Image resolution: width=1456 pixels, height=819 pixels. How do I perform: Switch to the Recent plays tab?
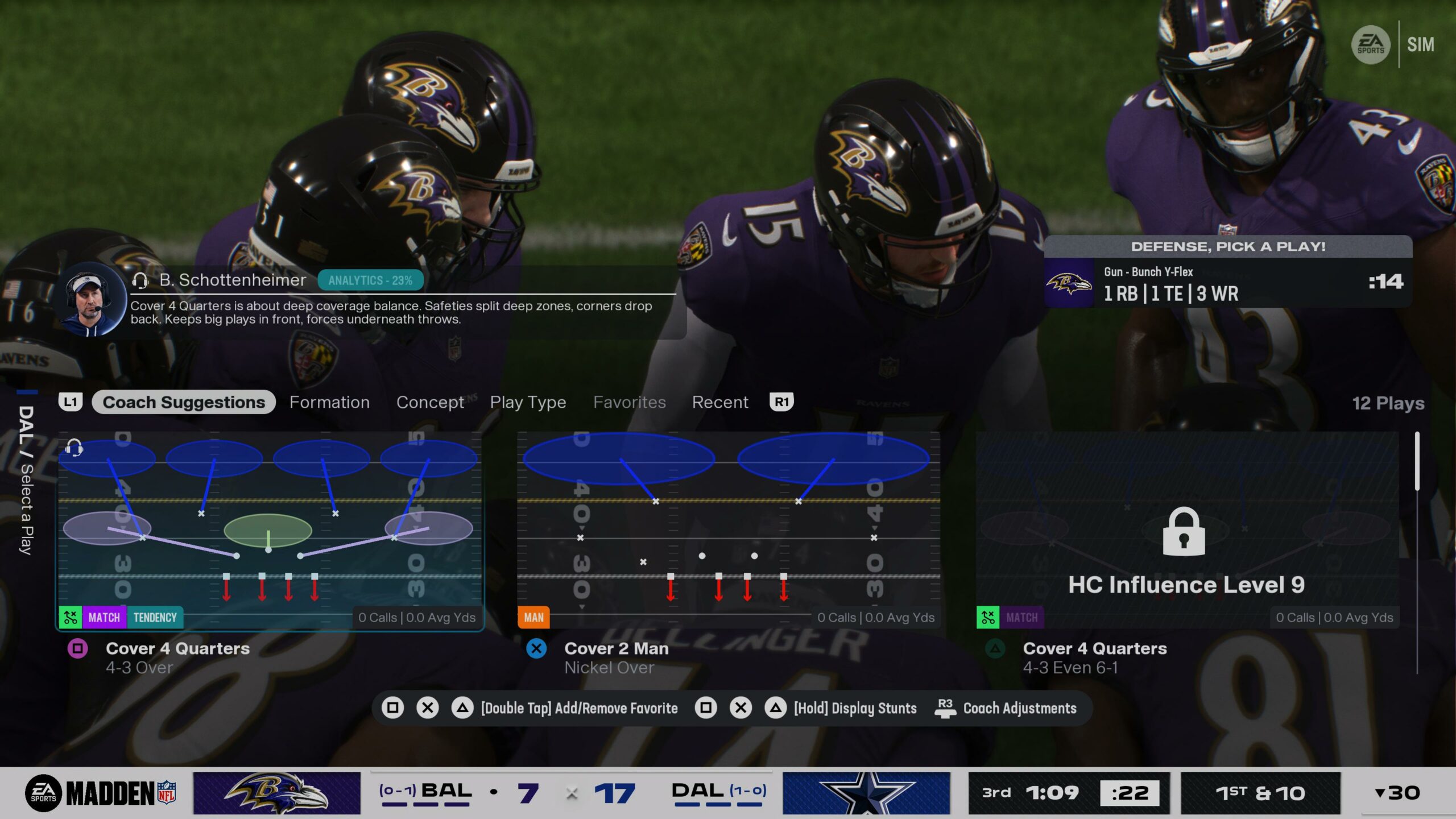coord(719,402)
